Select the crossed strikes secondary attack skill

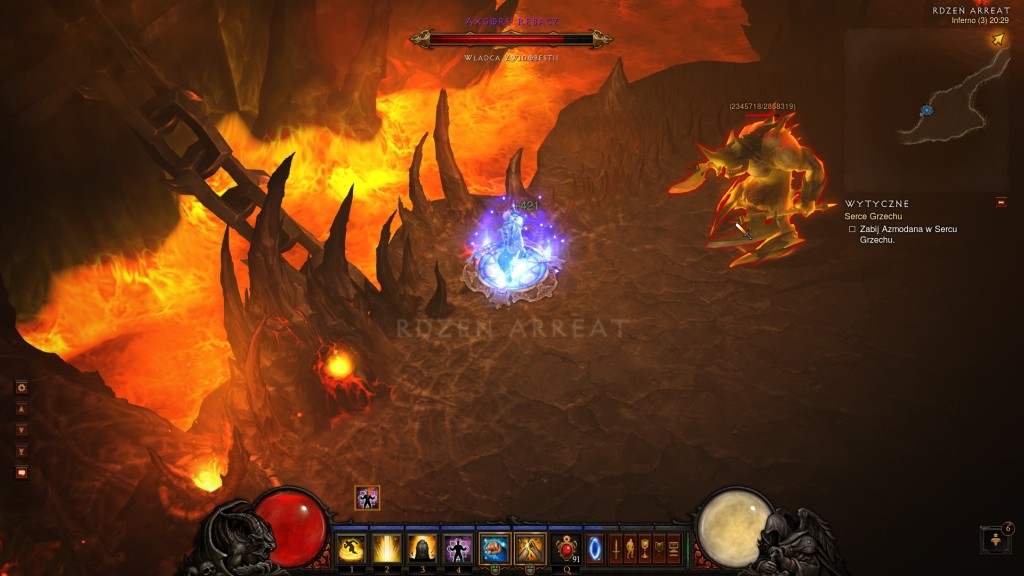[x=528, y=548]
